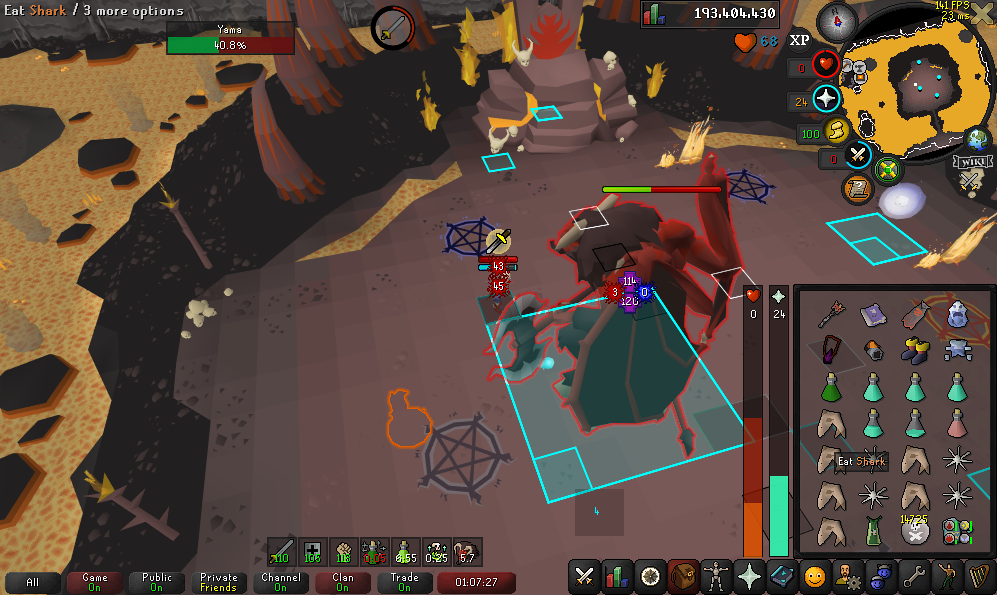Open the Worn Equipment tab
The height and width of the screenshot is (595, 997).
click(x=716, y=576)
